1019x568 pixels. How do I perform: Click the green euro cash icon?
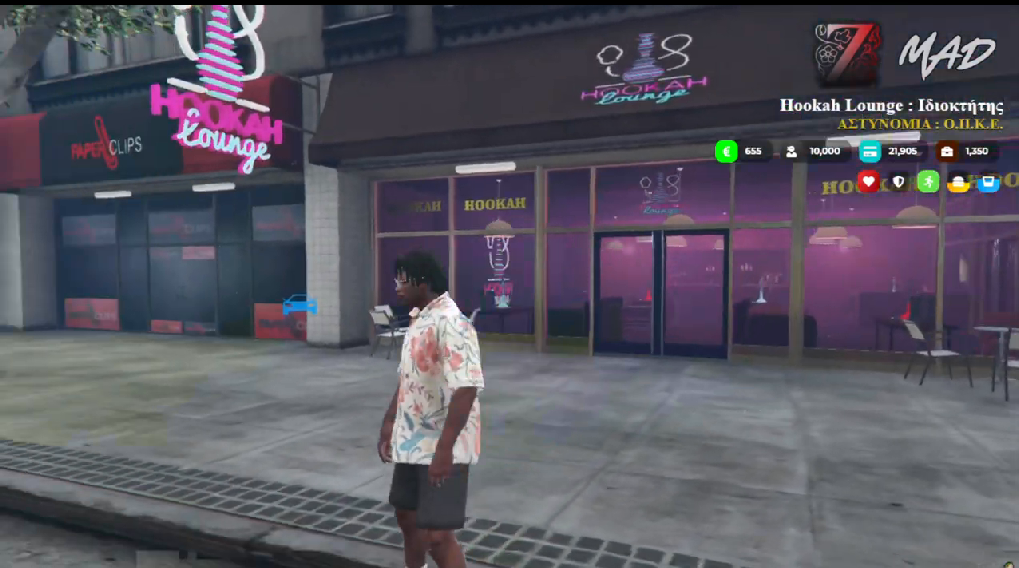point(726,151)
